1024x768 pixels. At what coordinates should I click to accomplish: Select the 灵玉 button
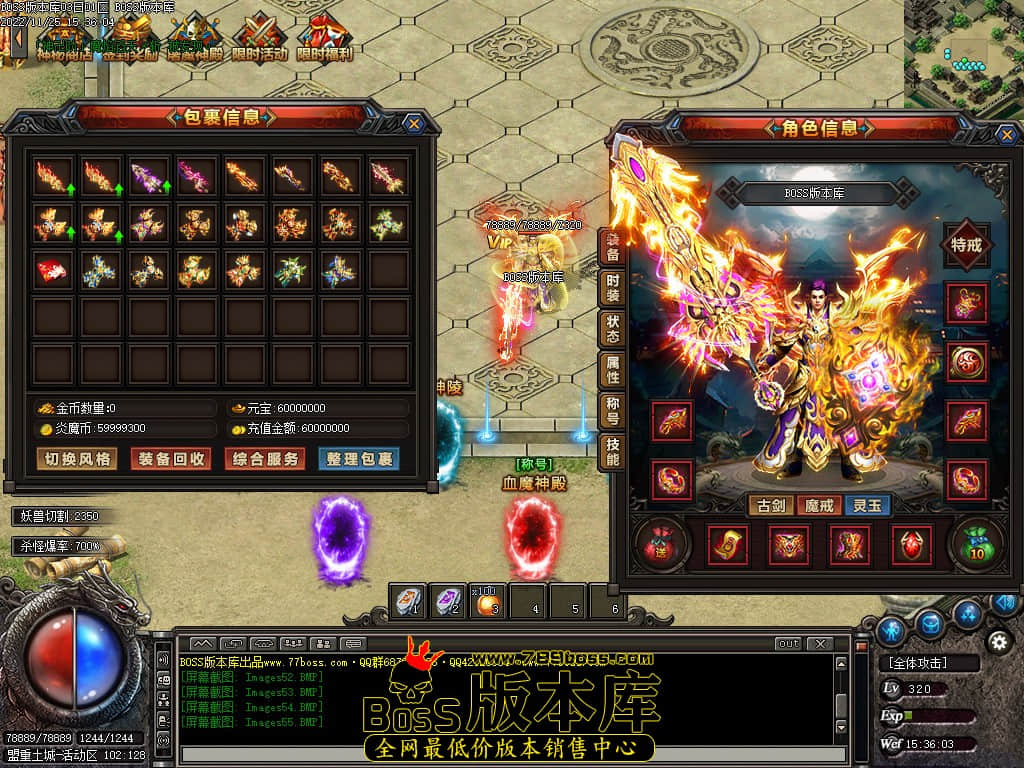point(867,506)
